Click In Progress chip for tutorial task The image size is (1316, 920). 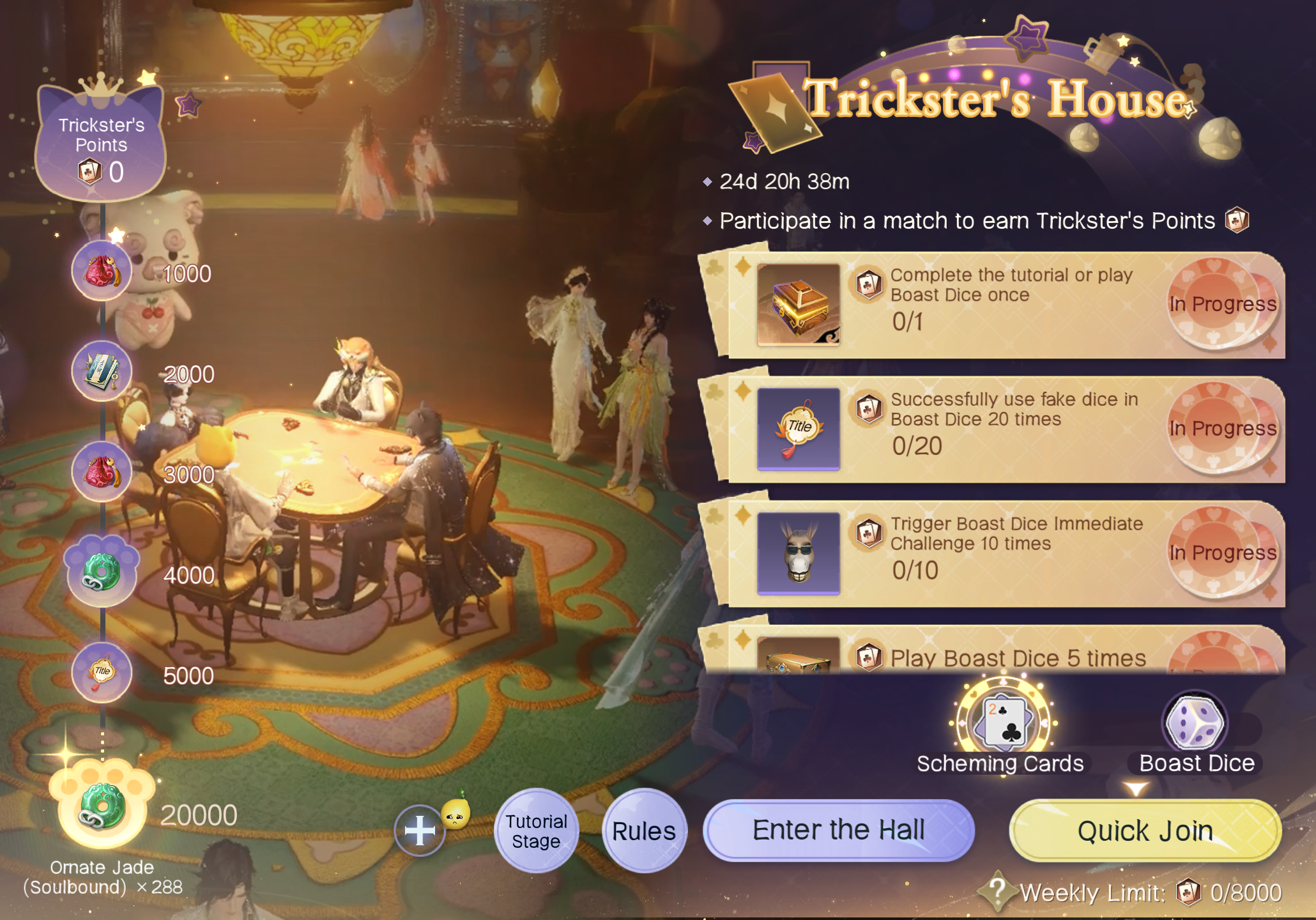coord(1222,304)
